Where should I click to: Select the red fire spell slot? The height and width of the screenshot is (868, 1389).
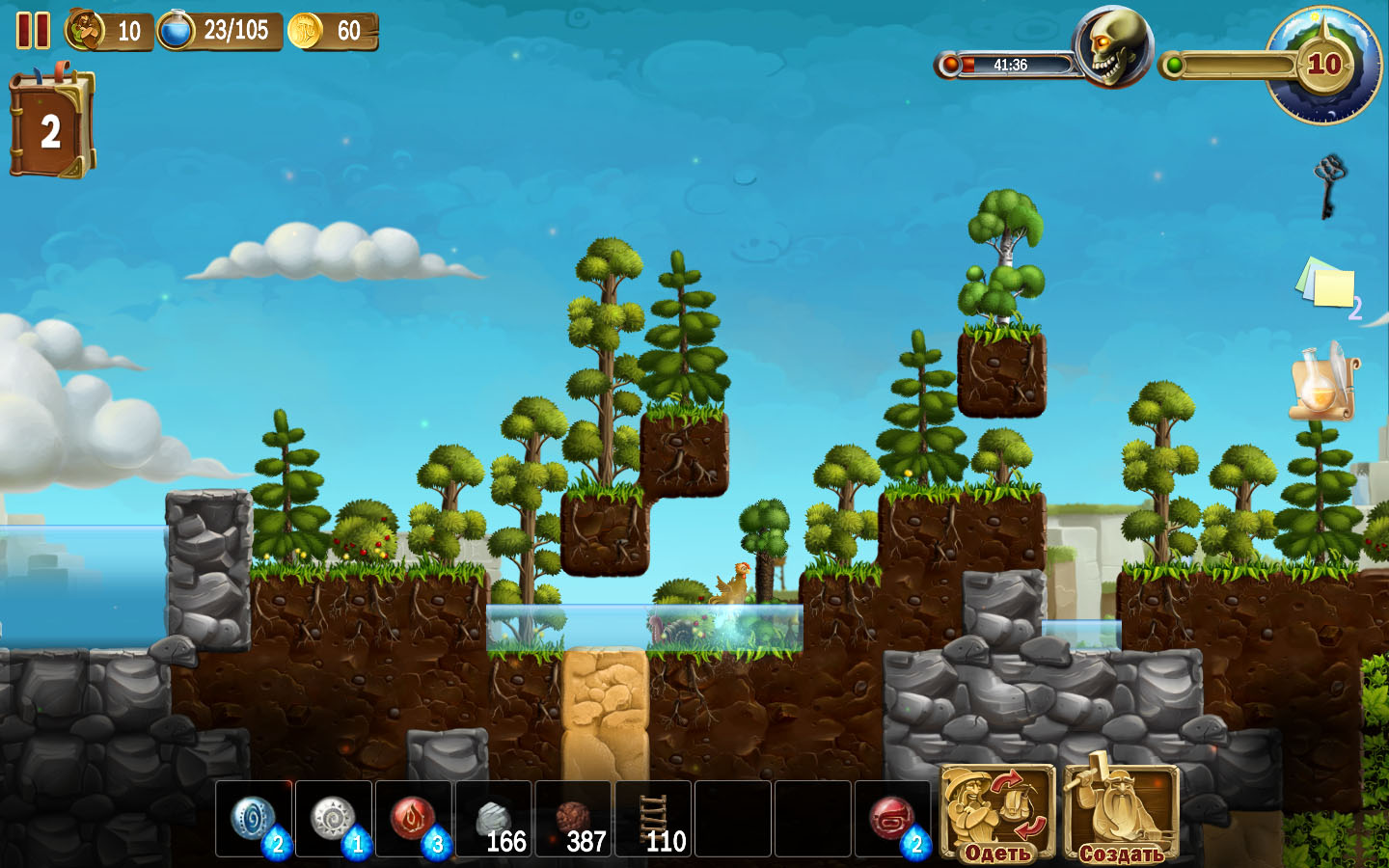click(x=414, y=819)
